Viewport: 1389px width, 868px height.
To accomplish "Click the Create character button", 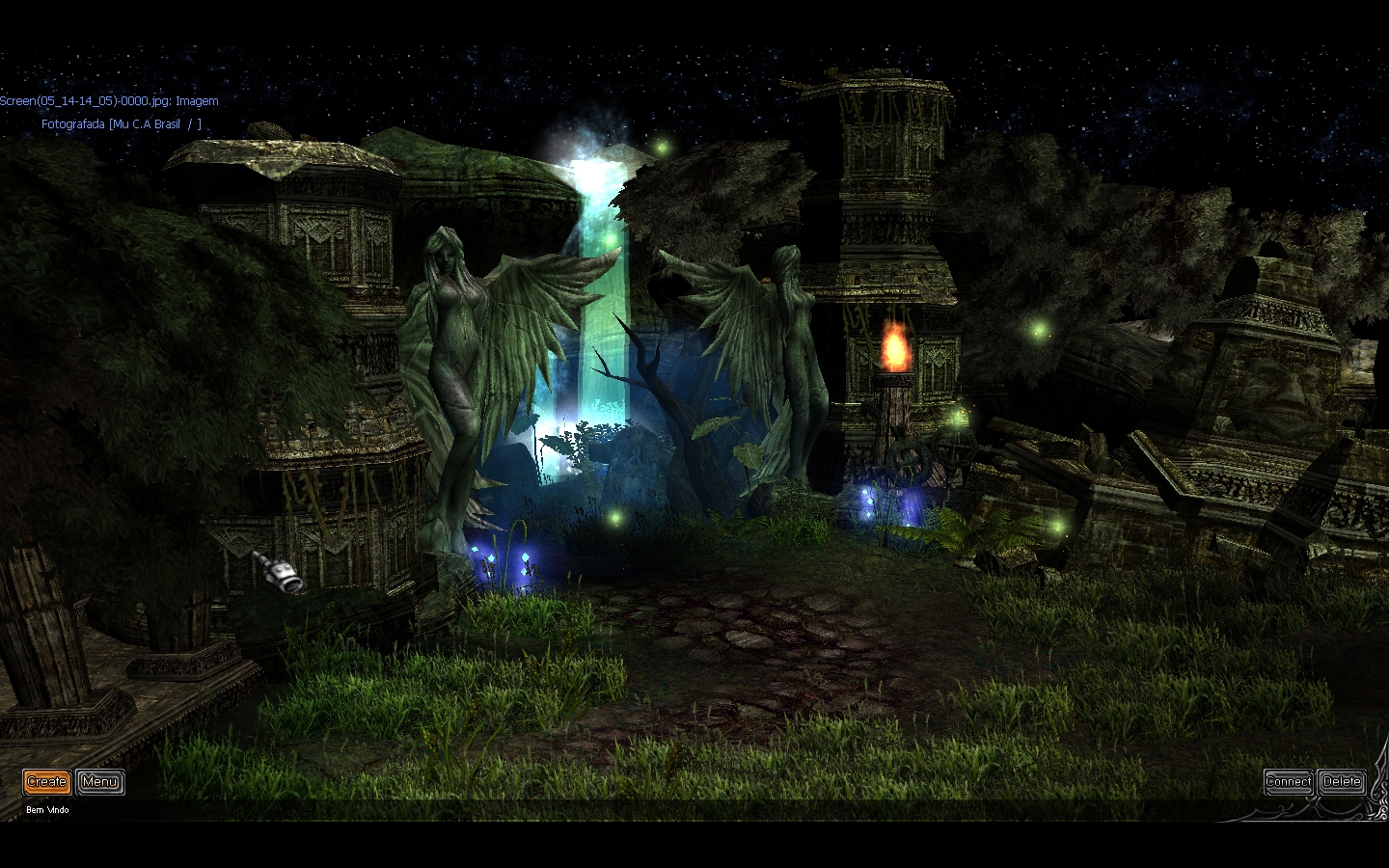I will tap(46, 781).
